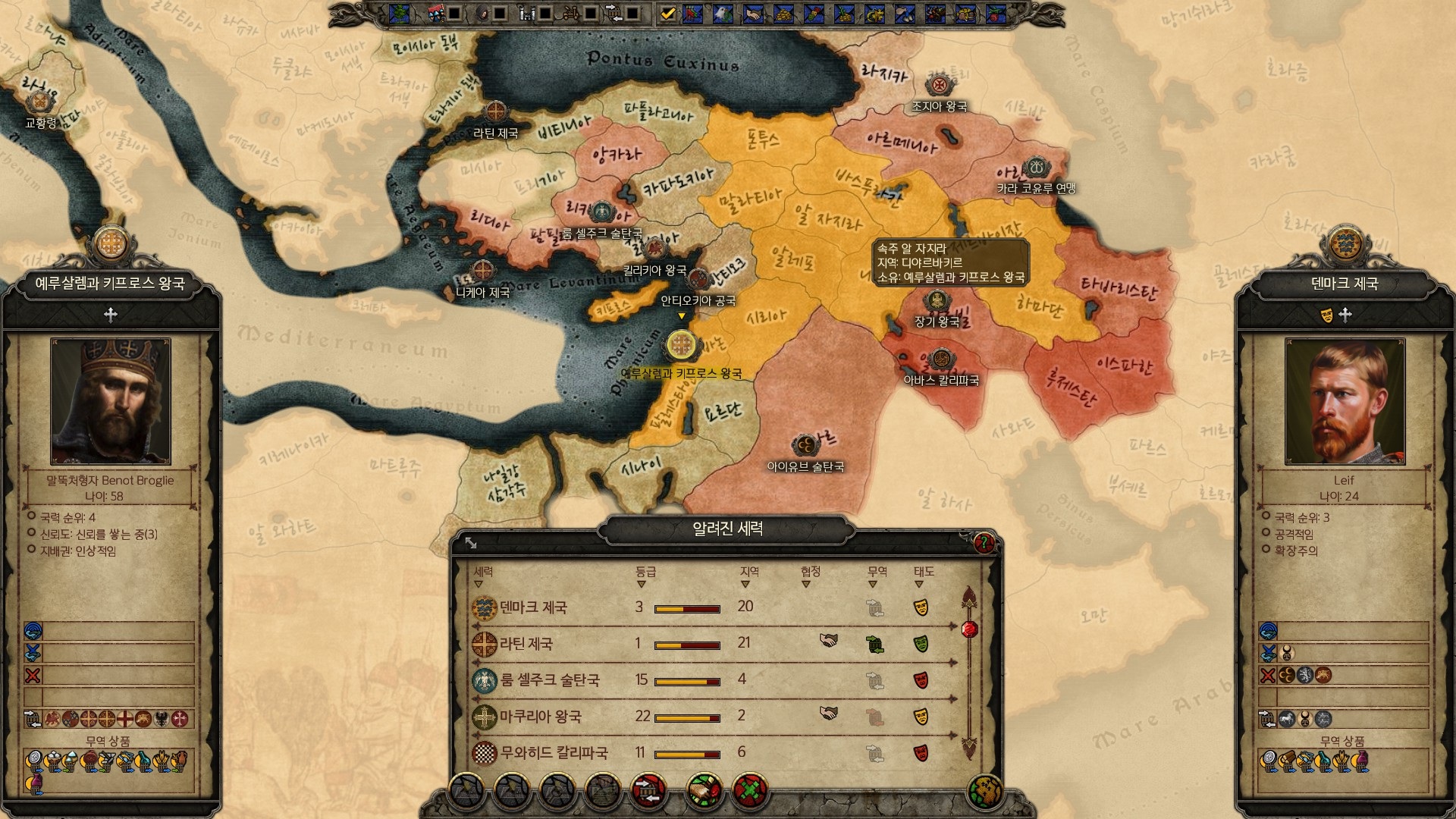Open the red question mark help button

[x=984, y=542]
